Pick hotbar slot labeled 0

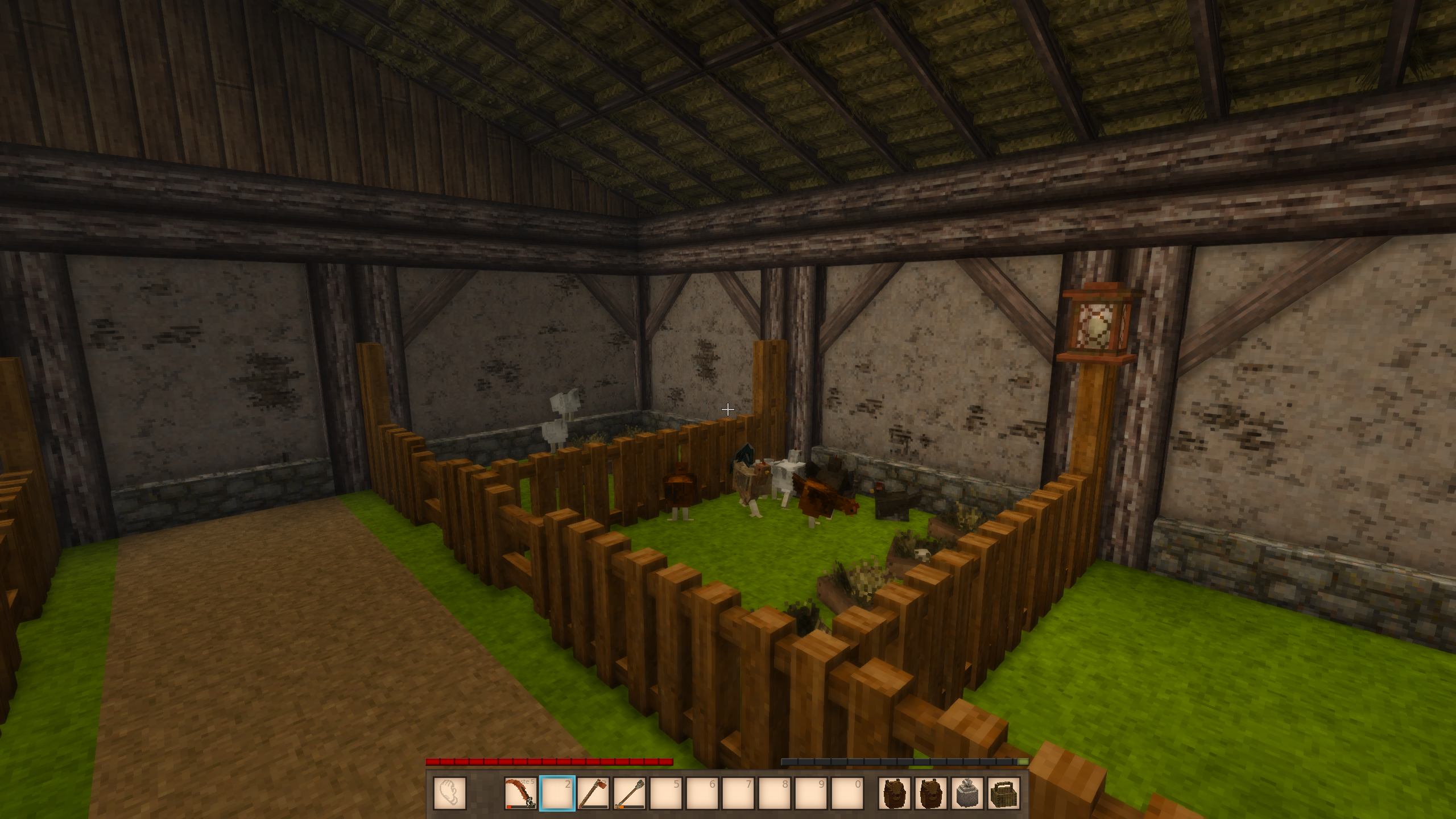[848, 793]
